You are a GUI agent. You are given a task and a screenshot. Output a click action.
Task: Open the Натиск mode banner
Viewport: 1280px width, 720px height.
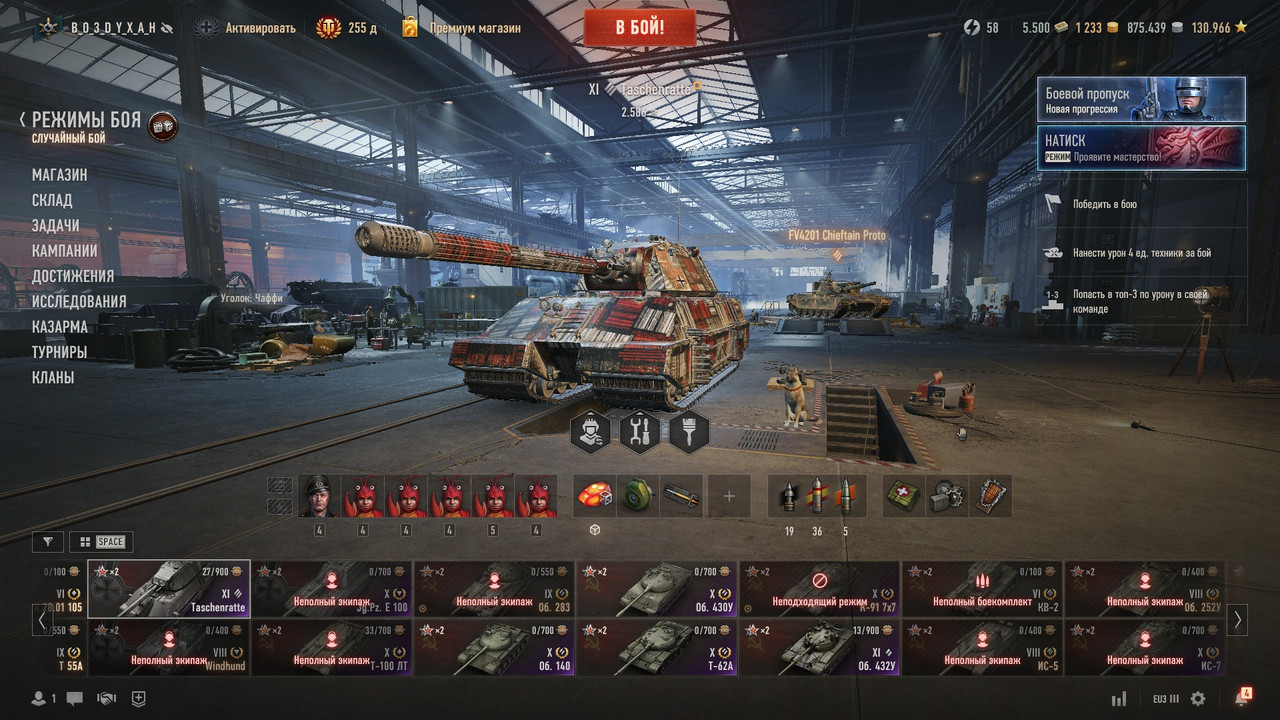tap(1141, 148)
